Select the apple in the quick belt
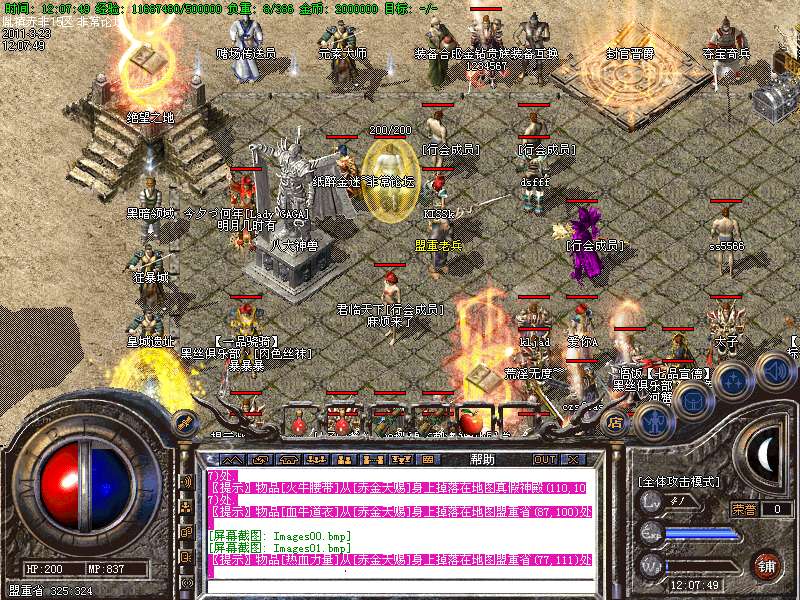 [470, 424]
